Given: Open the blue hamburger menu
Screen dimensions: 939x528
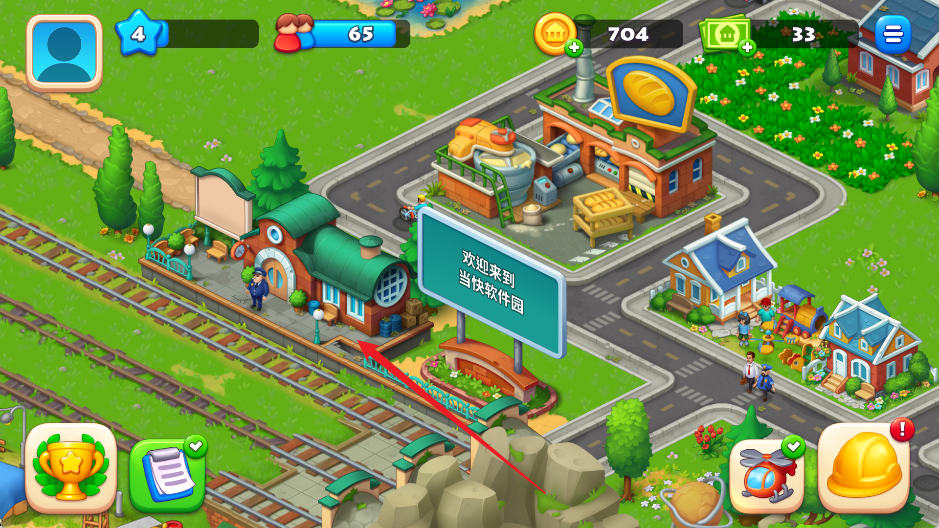Looking at the screenshot, I should pyautogui.click(x=892, y=35).
